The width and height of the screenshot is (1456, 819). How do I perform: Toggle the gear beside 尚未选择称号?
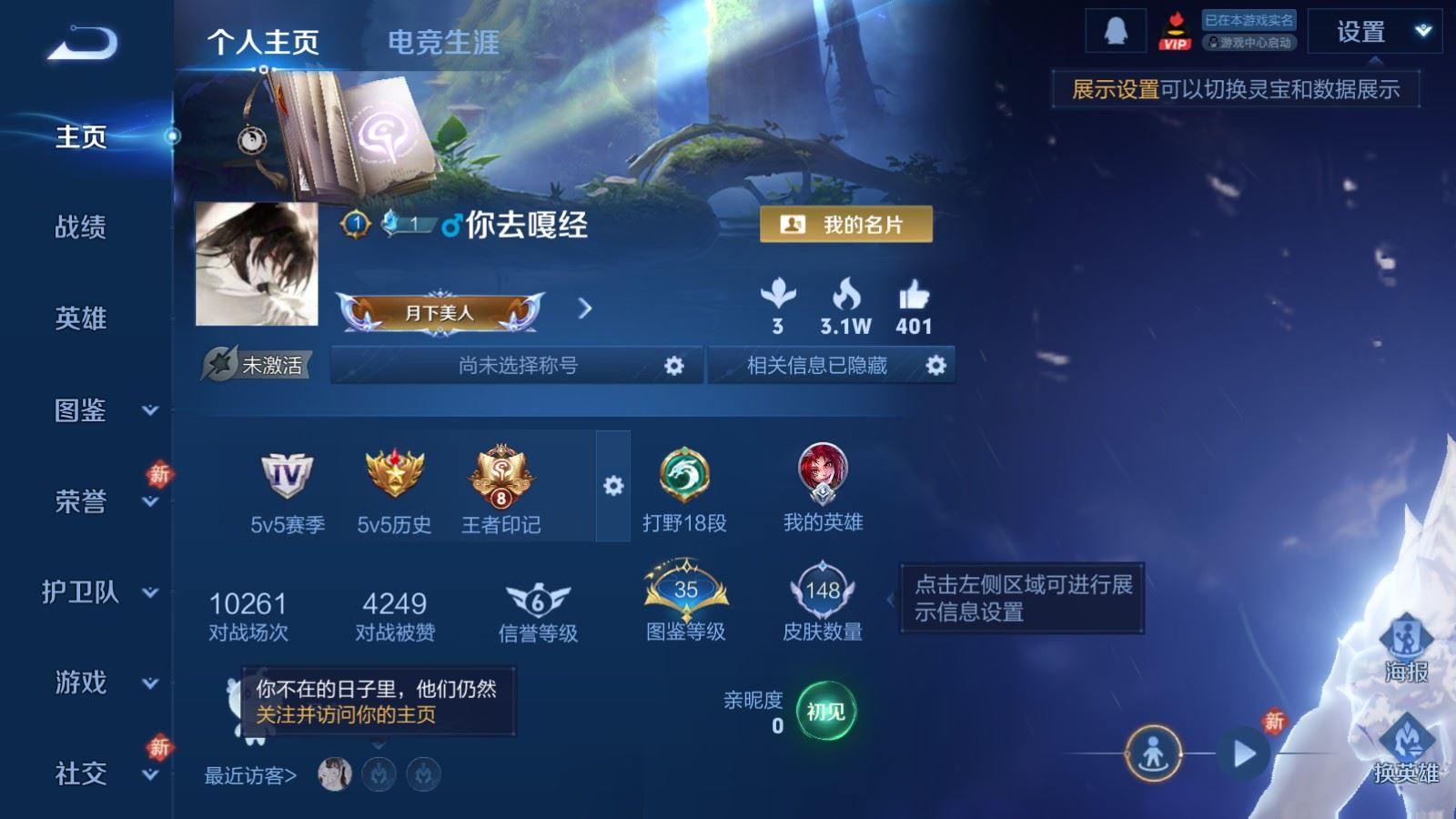[674, 365]
